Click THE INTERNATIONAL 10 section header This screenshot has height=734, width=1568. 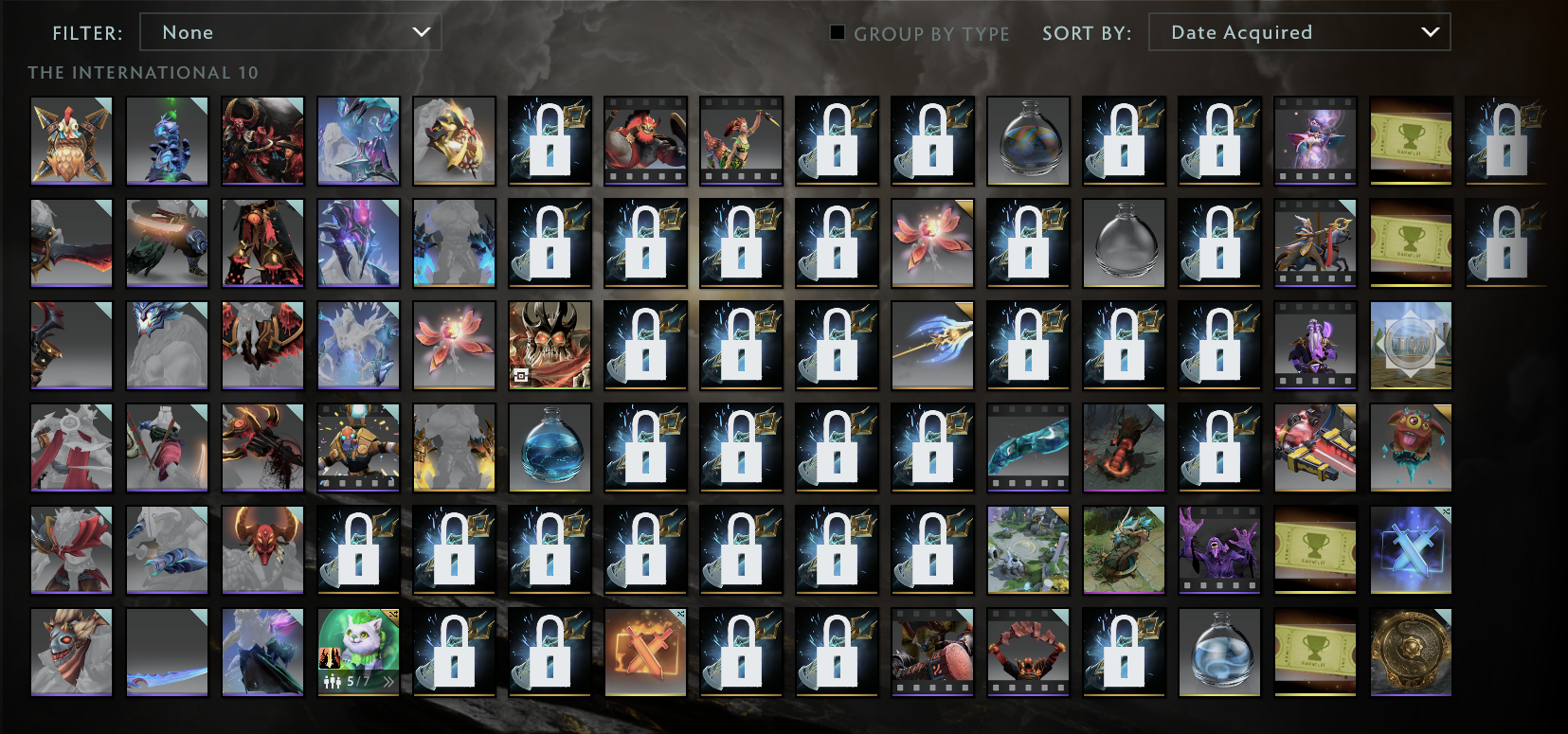click(x=142, y=71)
